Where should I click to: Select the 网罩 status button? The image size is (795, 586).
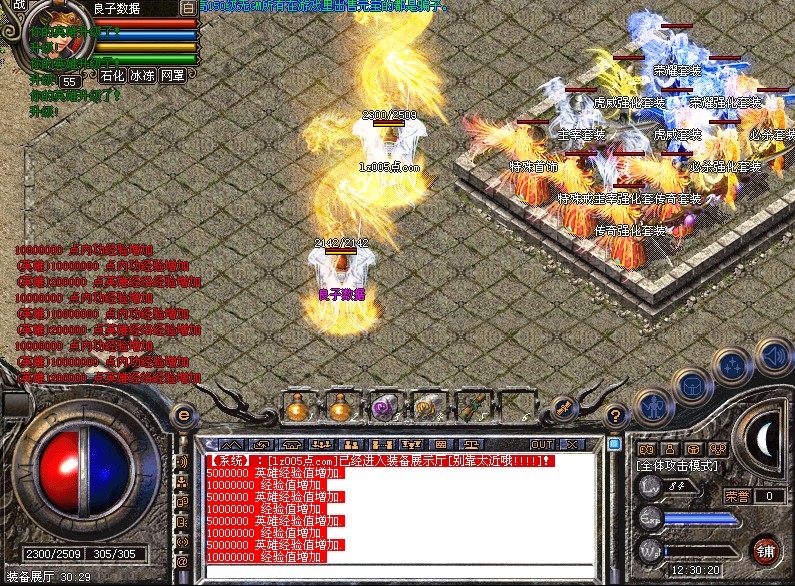(x=172, y=75)
